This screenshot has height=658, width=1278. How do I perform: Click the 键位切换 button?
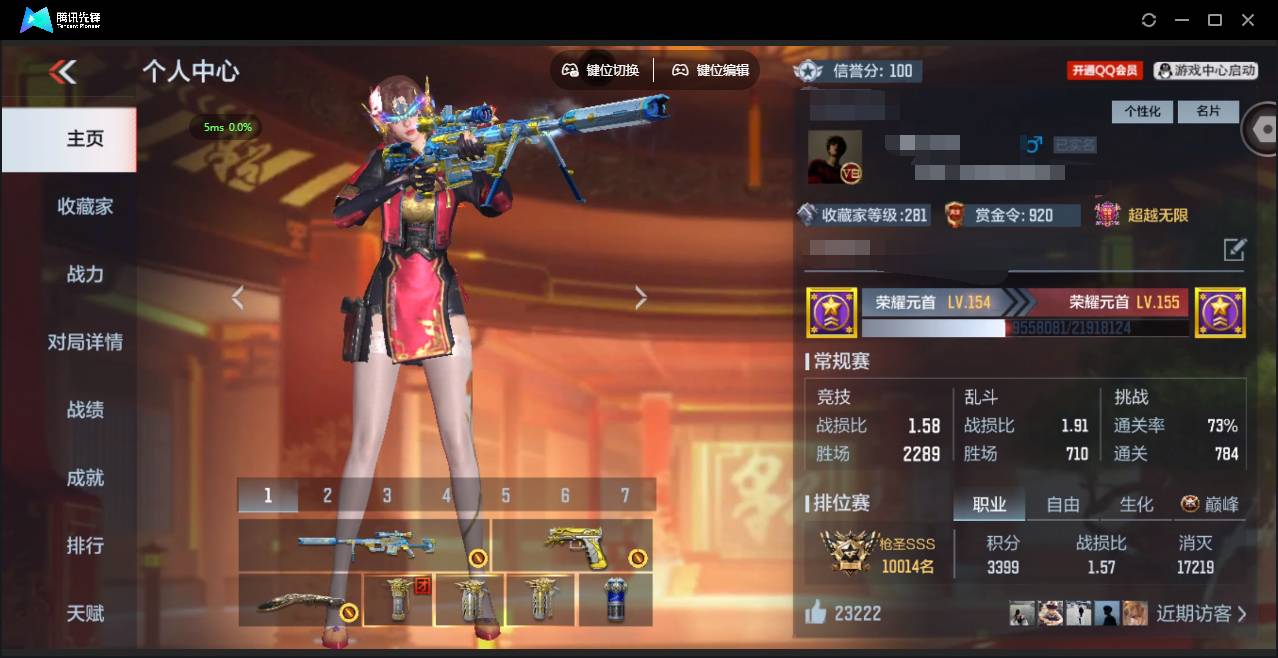[x=601, y=70]
